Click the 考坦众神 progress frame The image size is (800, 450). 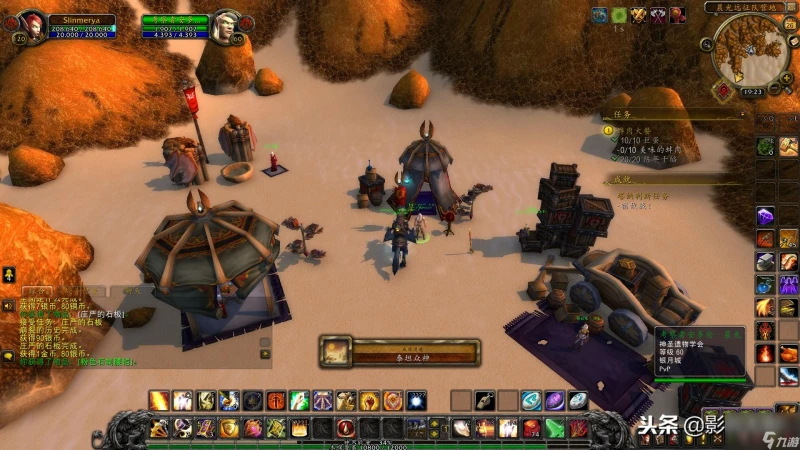pos(400,352)
